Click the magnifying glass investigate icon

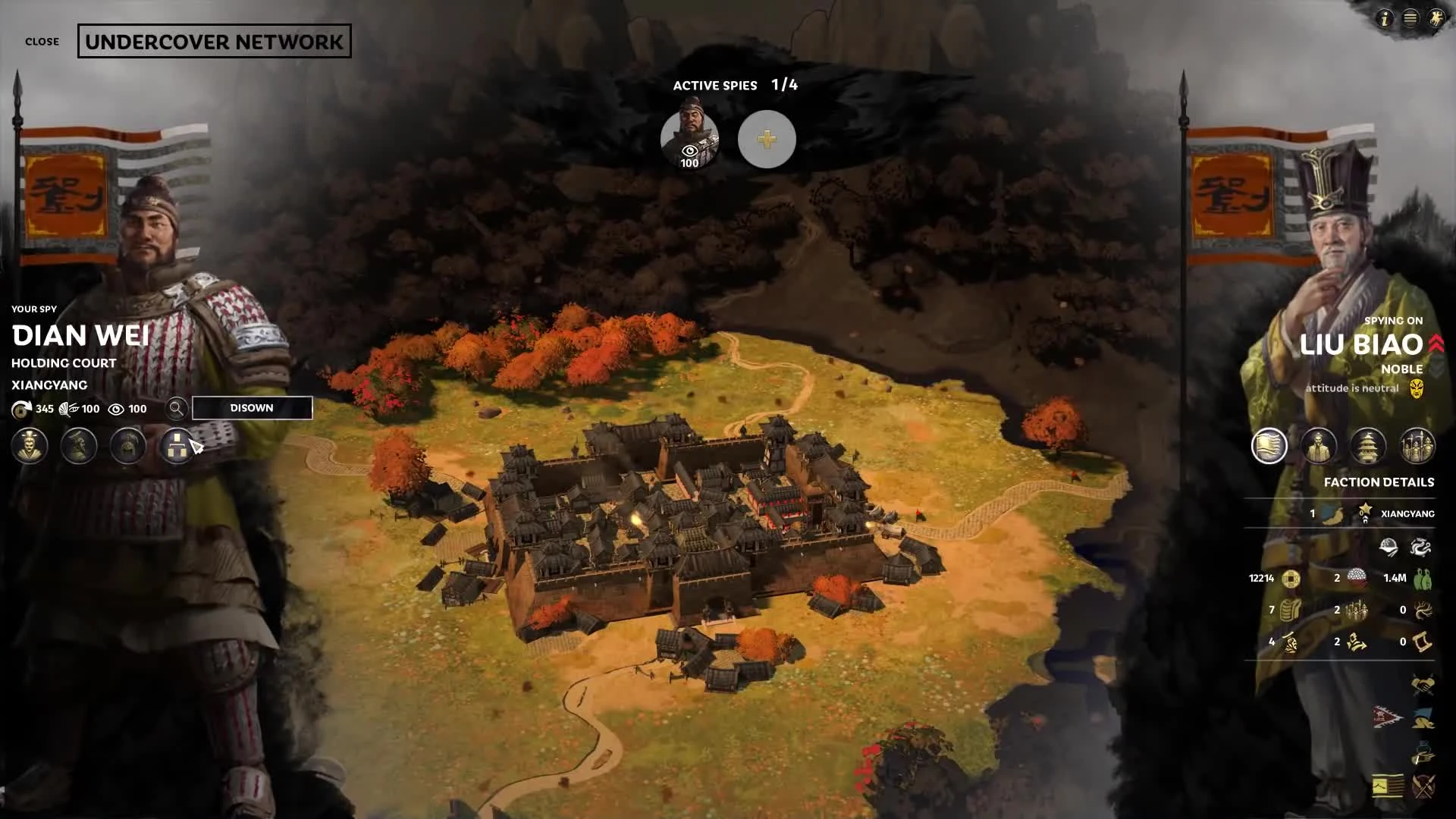coord(176,408)
